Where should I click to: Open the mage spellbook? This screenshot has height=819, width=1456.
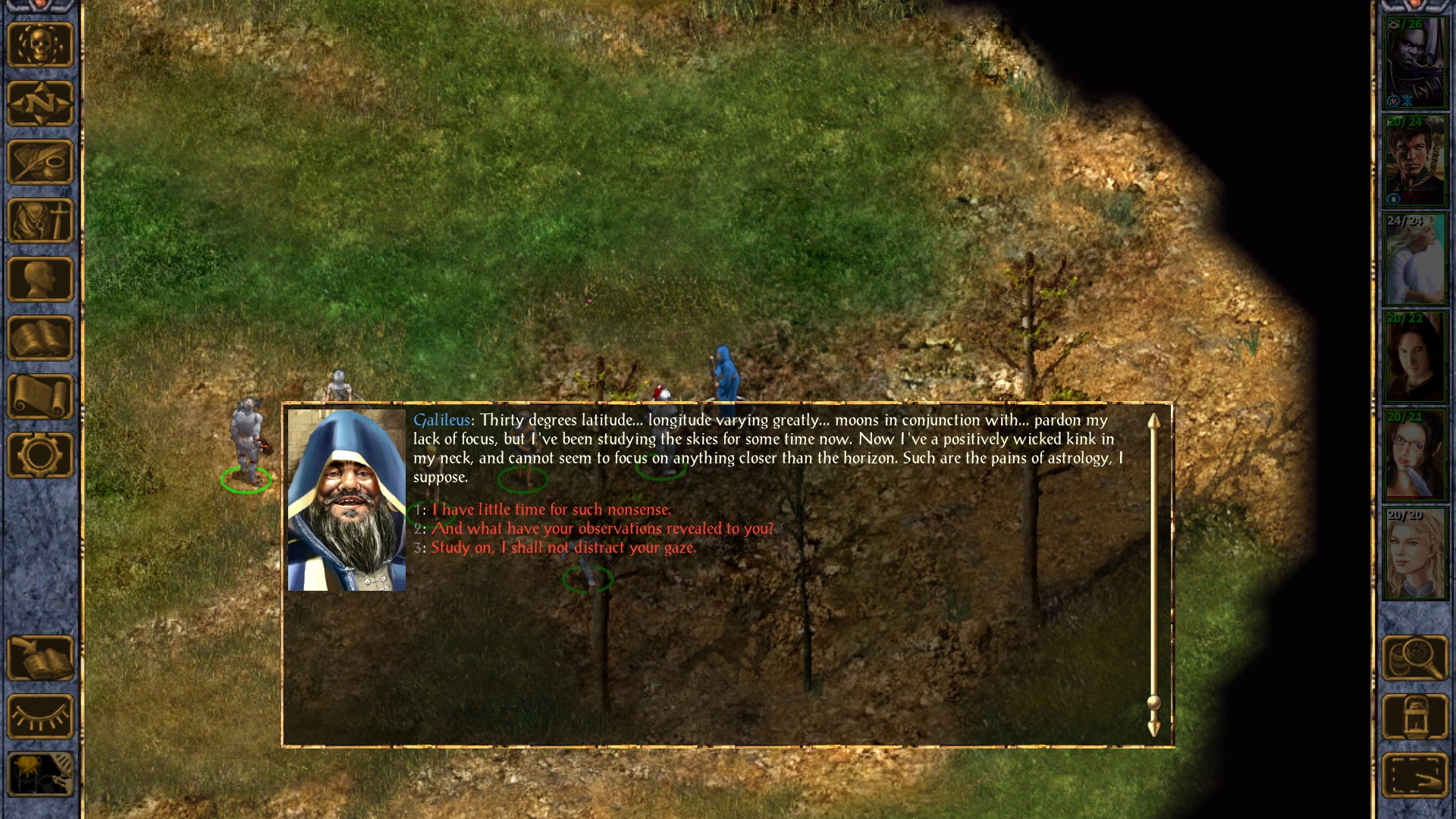click(40, 338)
